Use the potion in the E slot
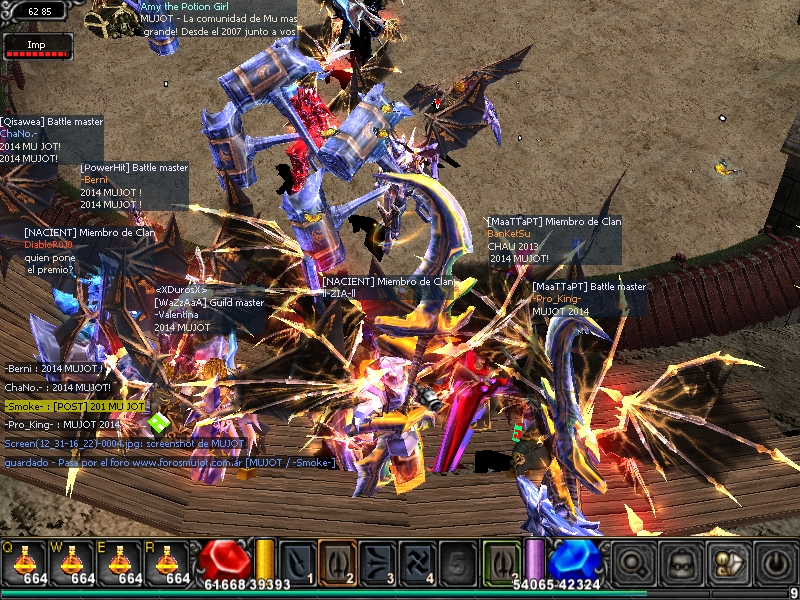The width and height of the screenshot is (800, 600). (x=122, y=563)
